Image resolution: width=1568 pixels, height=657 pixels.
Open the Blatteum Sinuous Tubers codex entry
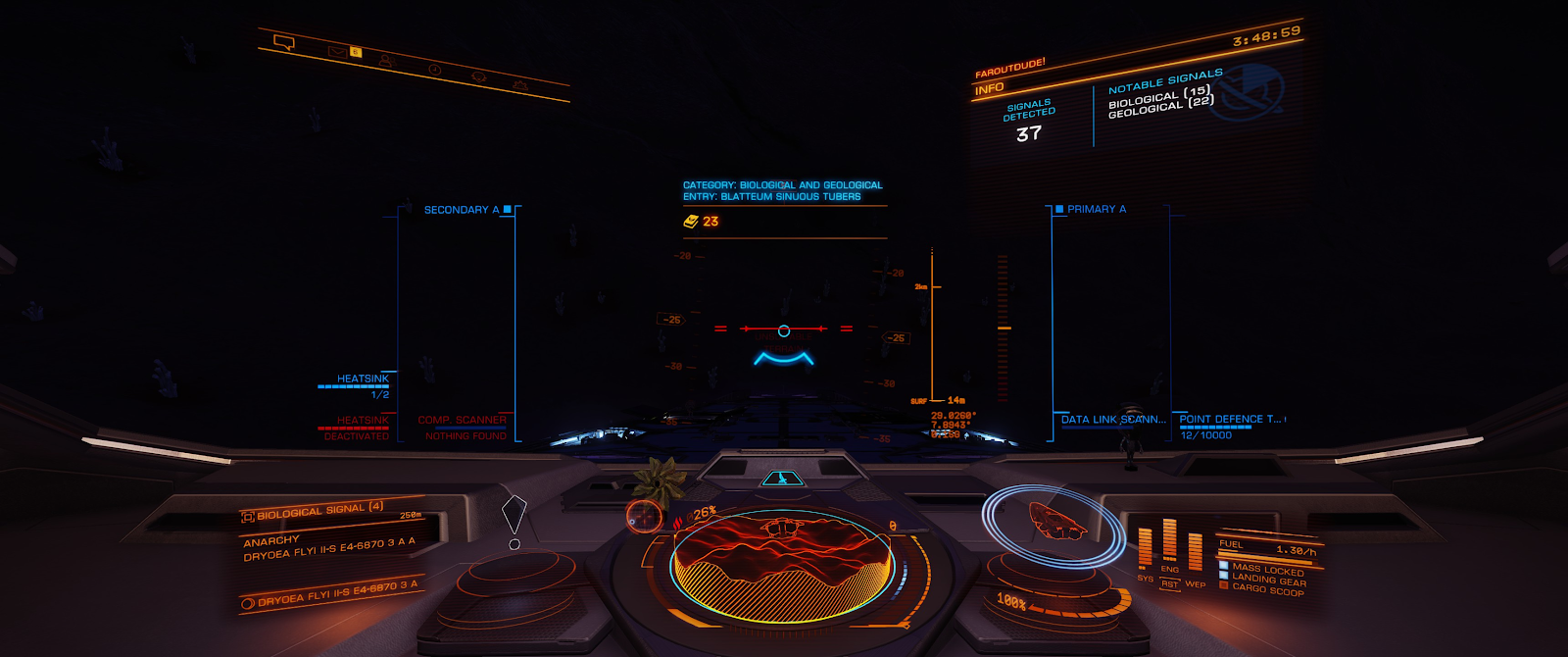[772, 196]
